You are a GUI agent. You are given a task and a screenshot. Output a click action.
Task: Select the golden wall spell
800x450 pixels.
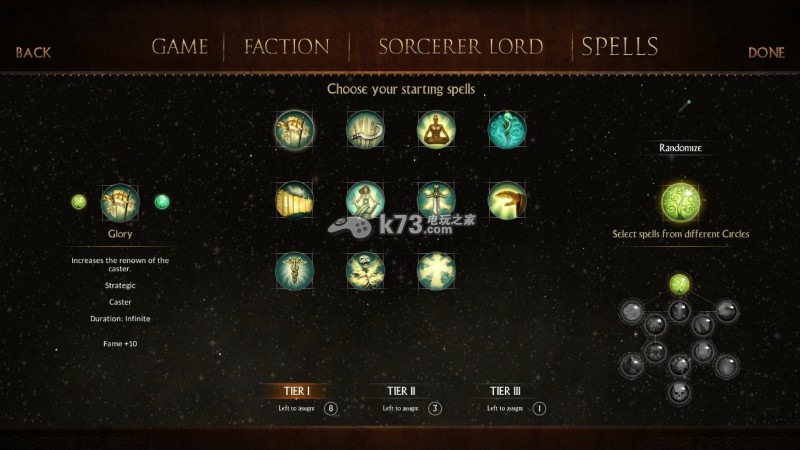(x=294, y=199)
